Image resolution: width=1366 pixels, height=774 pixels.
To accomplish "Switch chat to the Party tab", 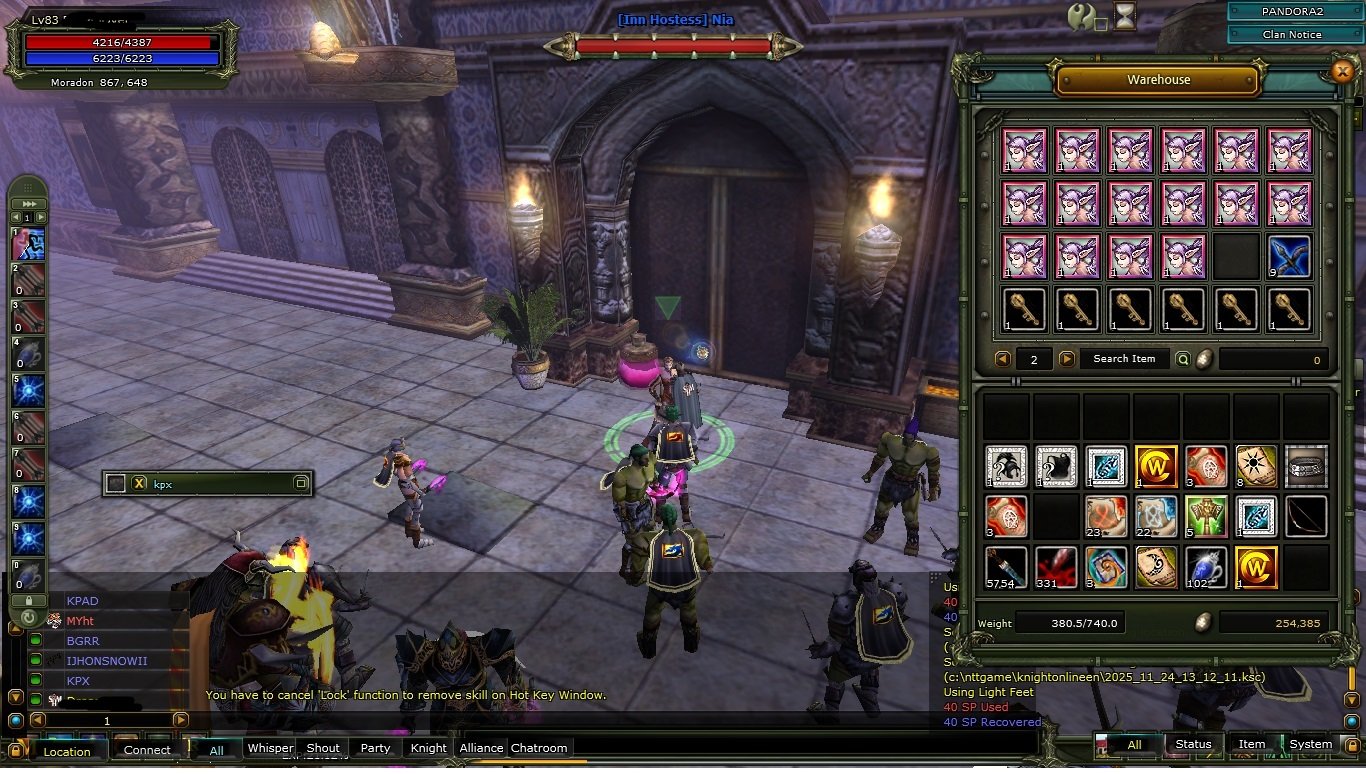I will (375, 748).
